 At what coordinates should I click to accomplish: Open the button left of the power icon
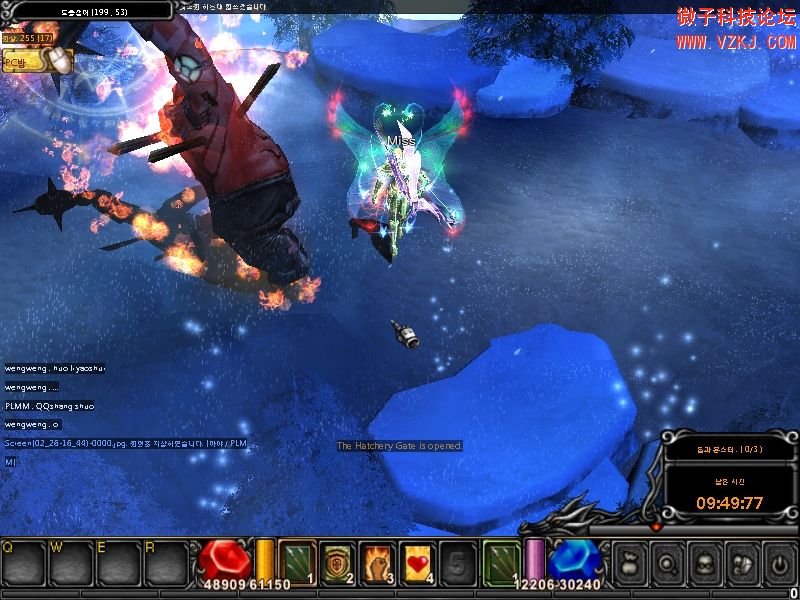pos(741,563)
